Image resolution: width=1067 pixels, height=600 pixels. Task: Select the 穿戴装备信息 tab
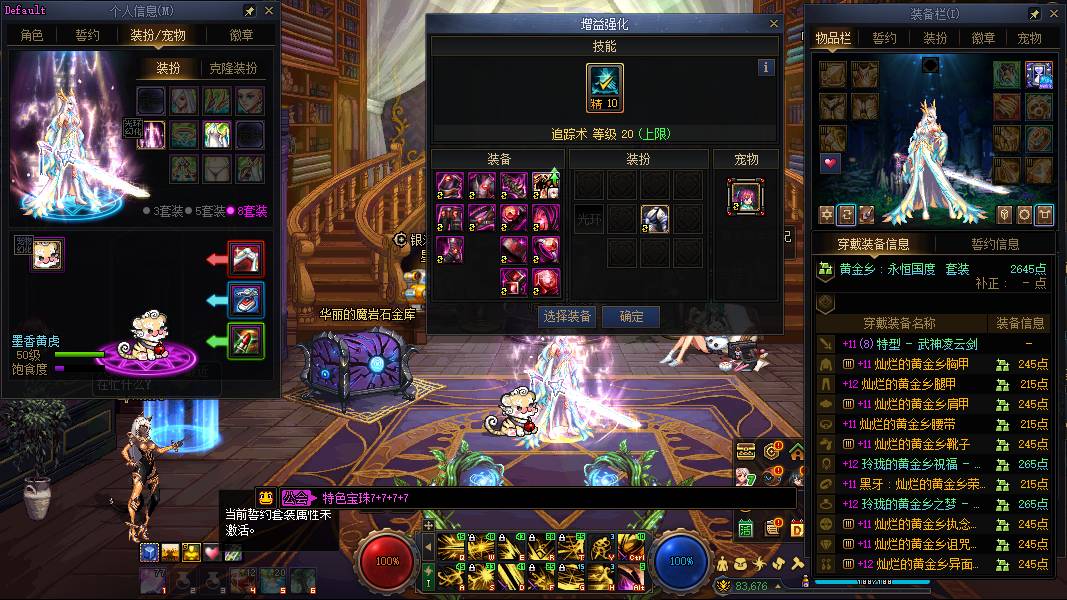(872, 244)
